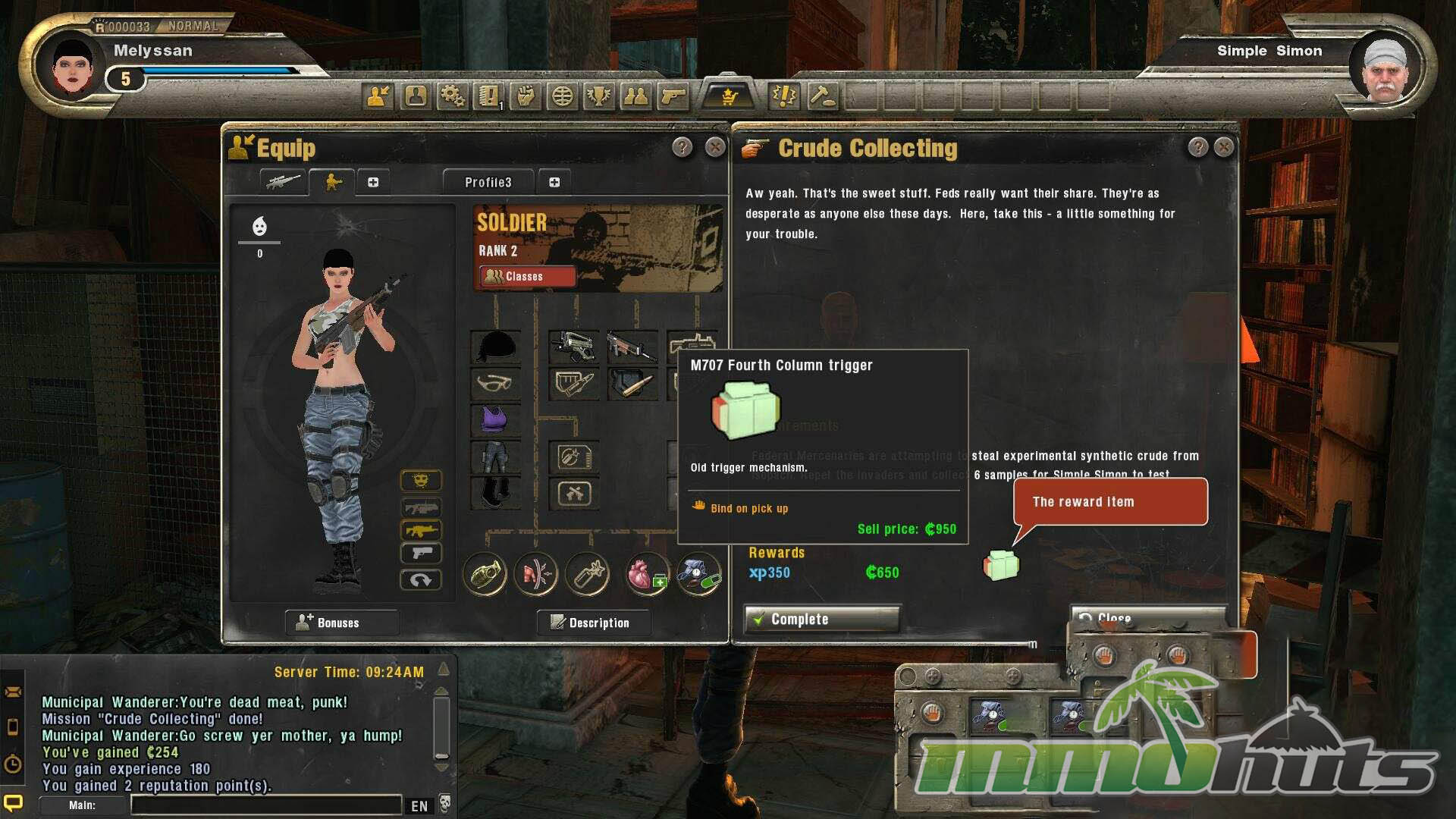
Task: Show character Bonuses
Action: pyautogui.click(x=341, y=623)
